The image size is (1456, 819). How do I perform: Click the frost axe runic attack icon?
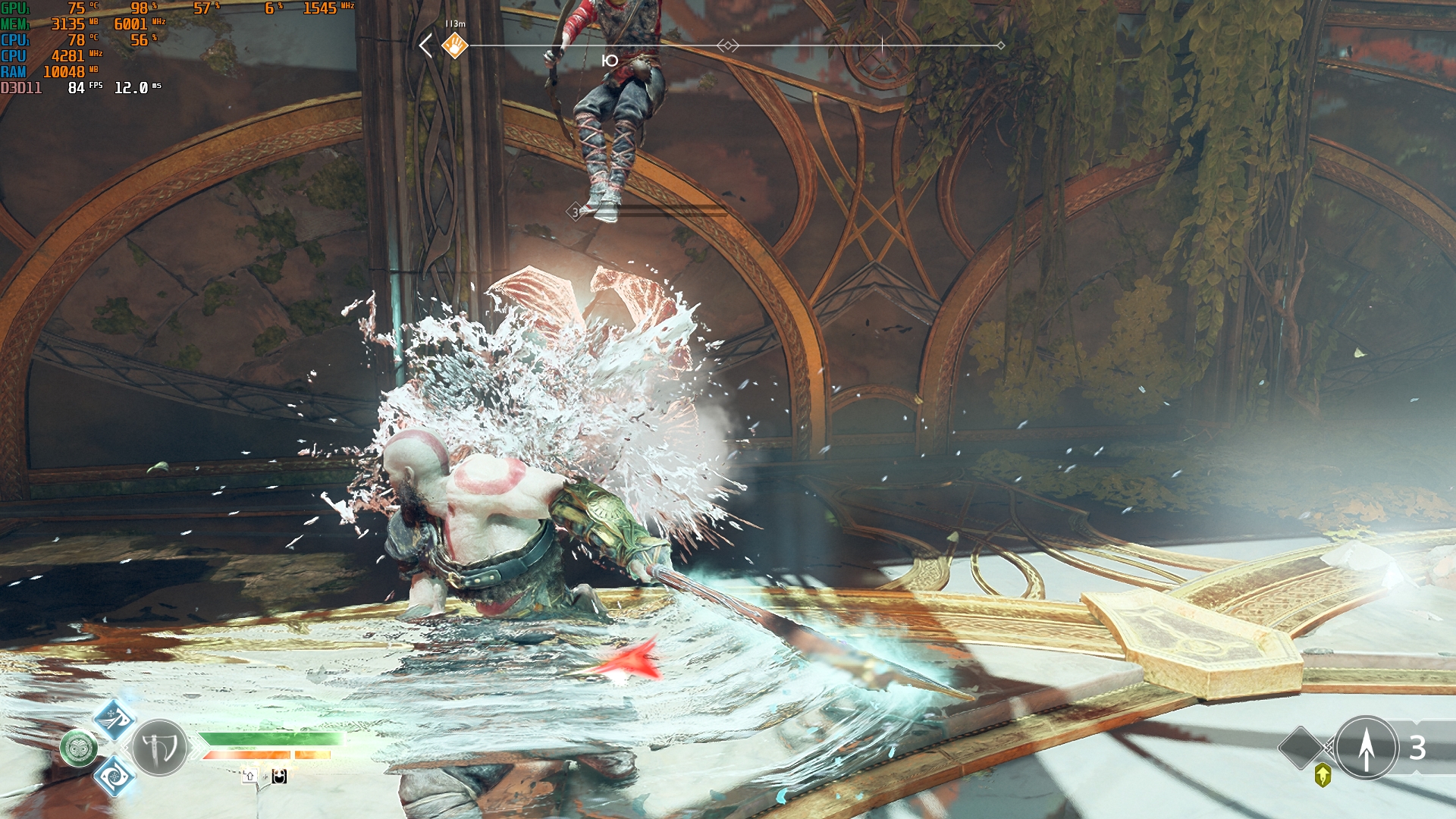tap(114, 719)
